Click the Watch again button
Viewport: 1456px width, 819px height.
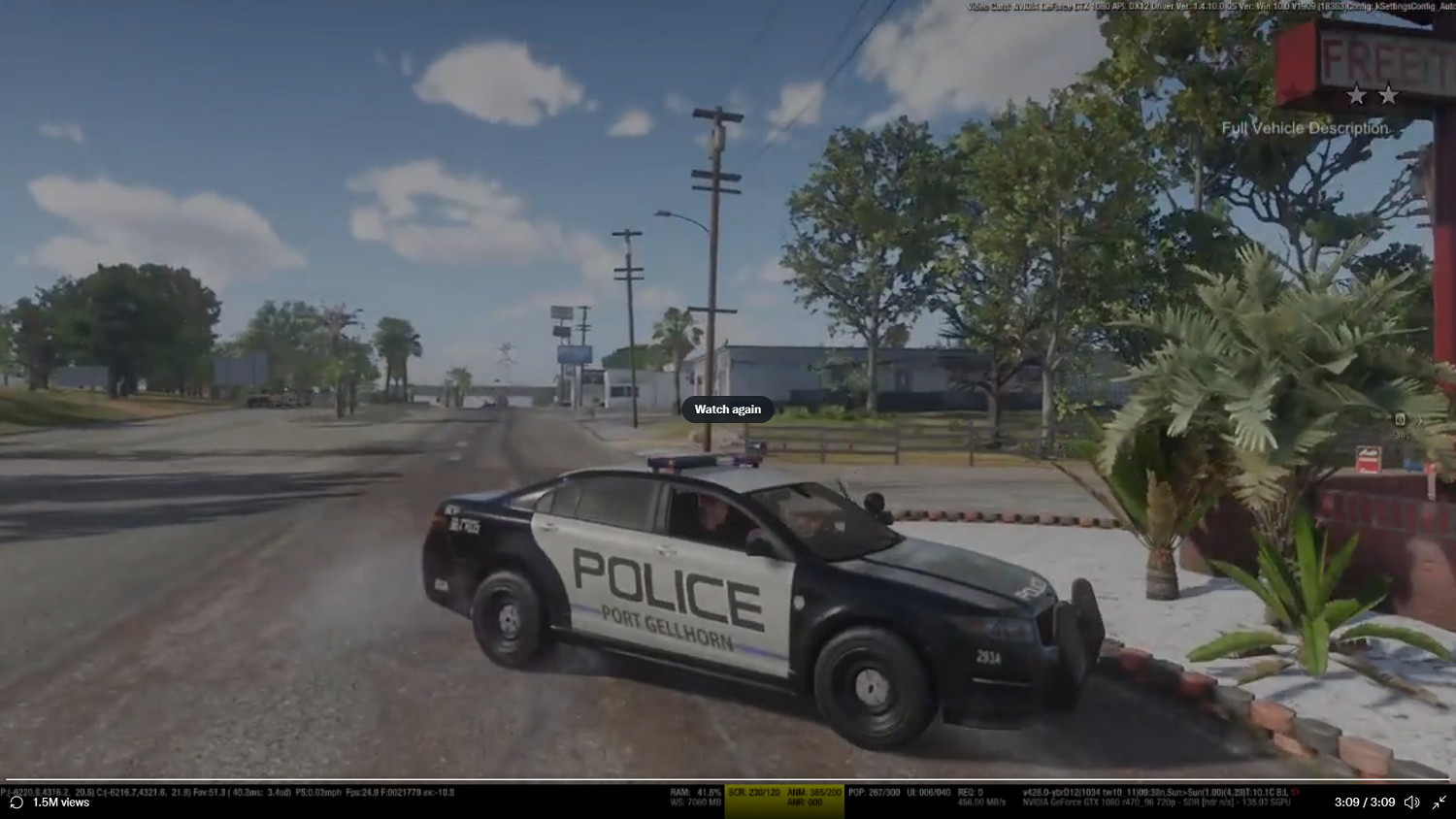[x=727, y=409]
